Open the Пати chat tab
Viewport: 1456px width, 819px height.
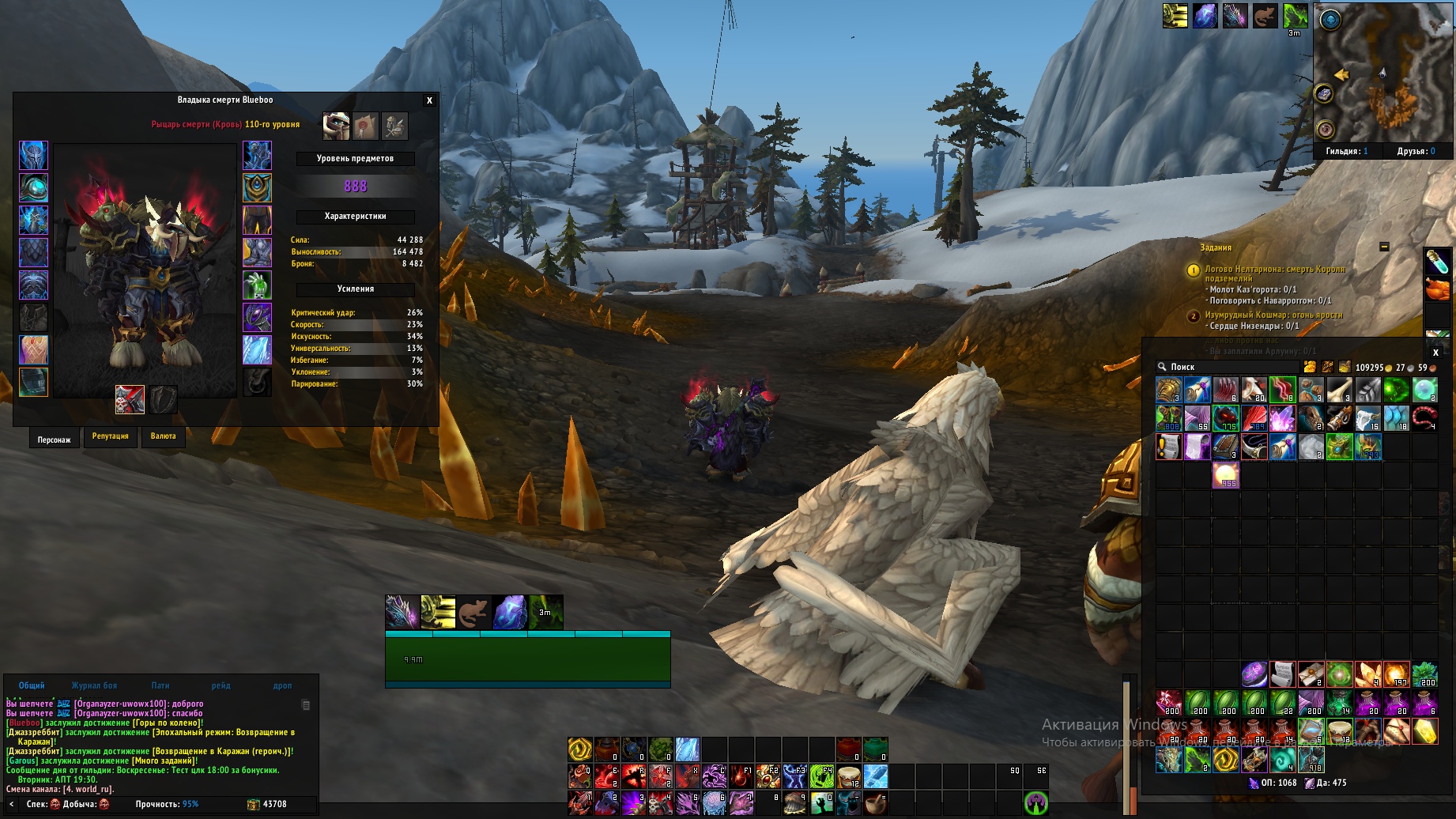[x=160, y=685]
